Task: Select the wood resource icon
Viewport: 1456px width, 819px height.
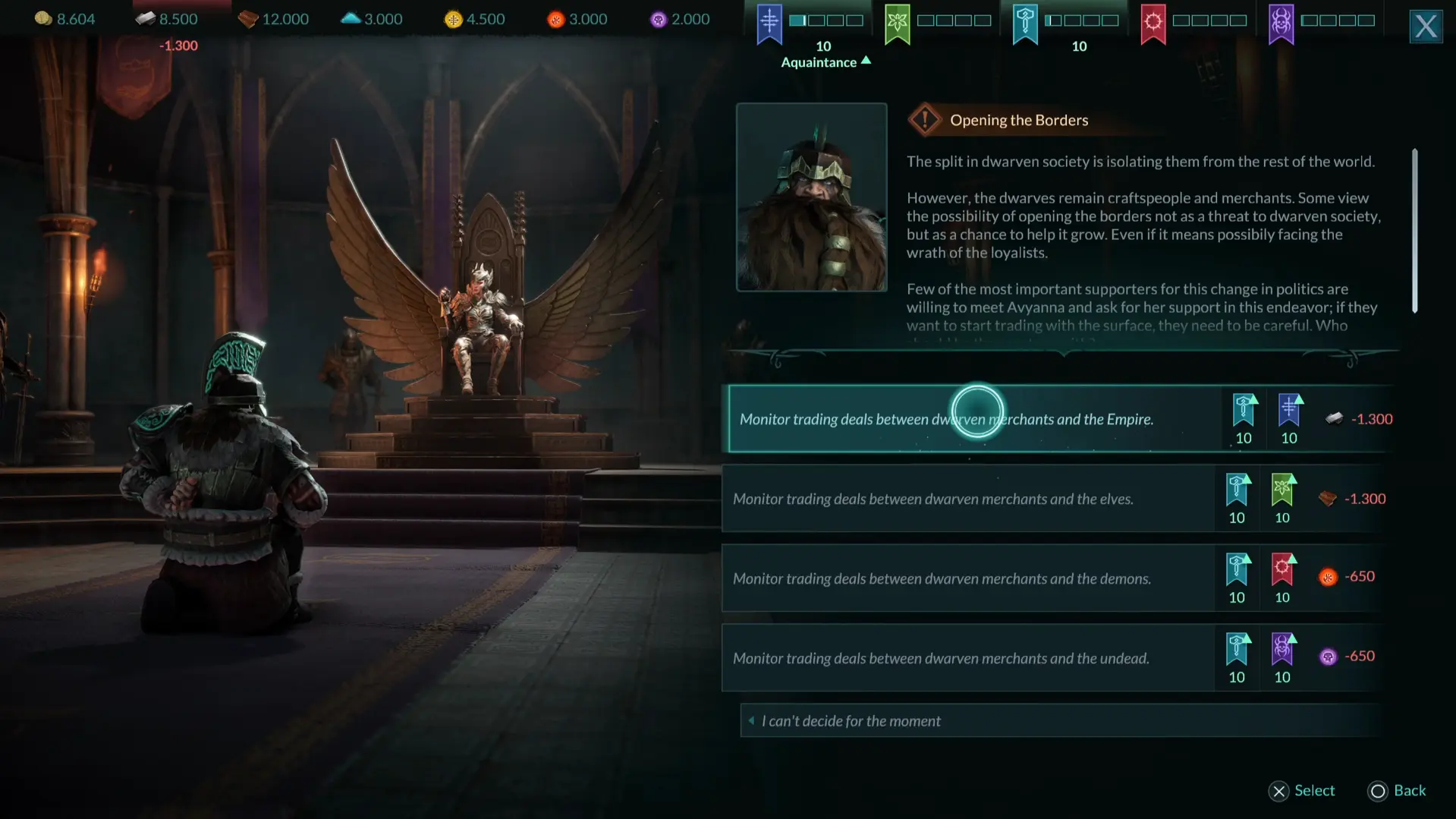Action: tap(248, 18)
